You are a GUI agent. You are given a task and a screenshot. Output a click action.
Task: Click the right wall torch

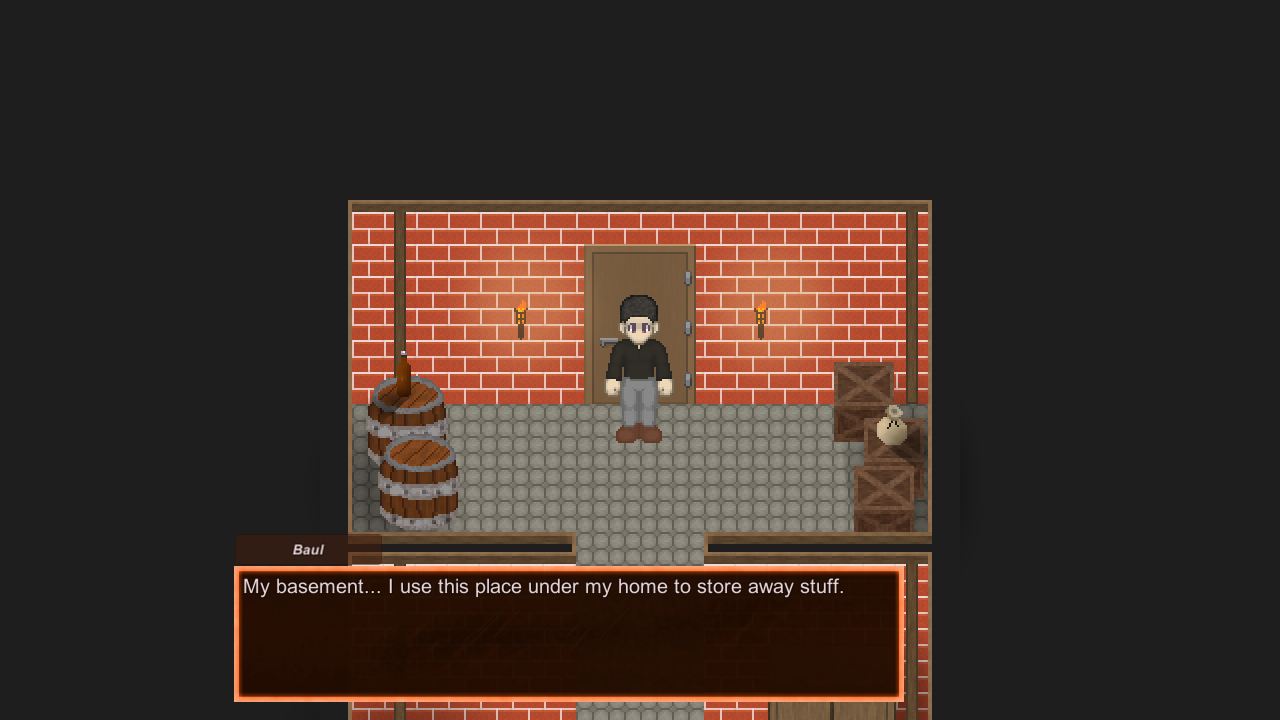[761, 318]
